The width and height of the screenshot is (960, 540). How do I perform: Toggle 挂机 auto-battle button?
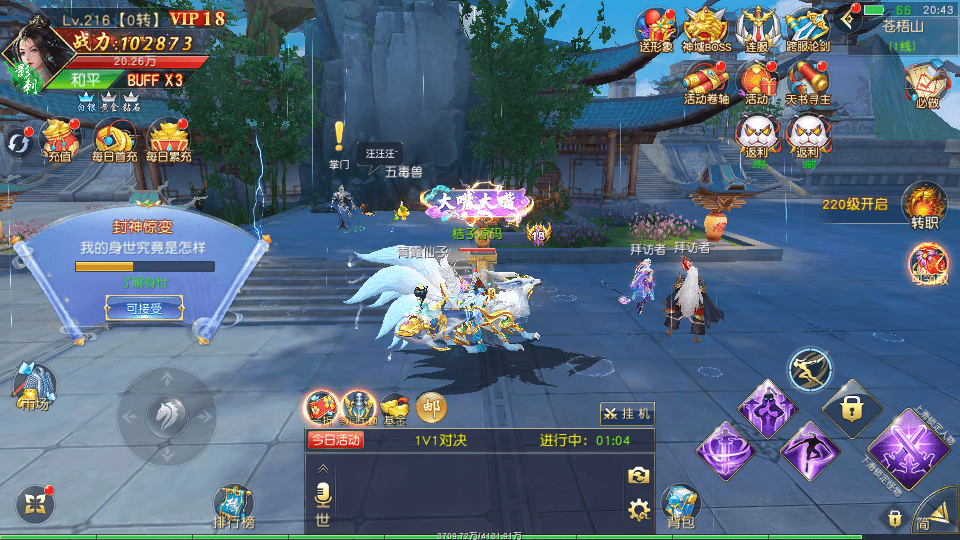click(627, 413)
